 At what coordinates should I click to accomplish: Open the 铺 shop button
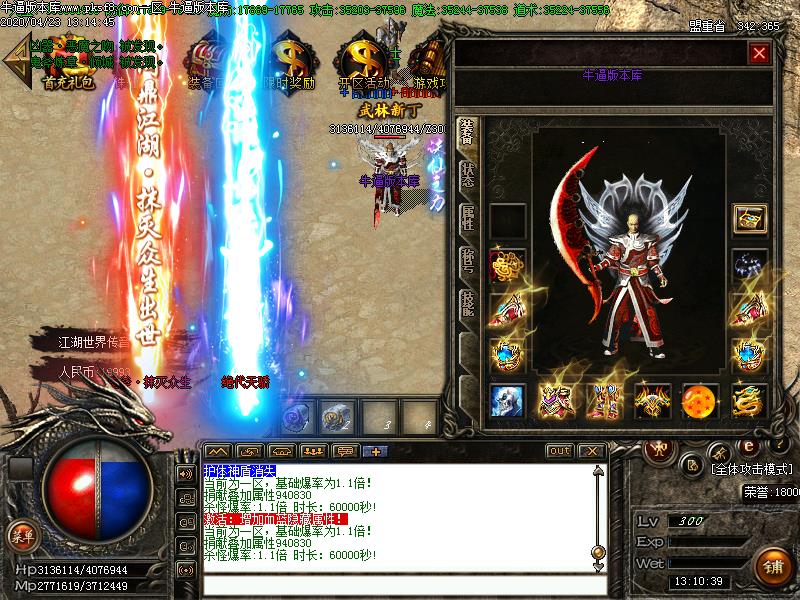(x=772, y=565)
